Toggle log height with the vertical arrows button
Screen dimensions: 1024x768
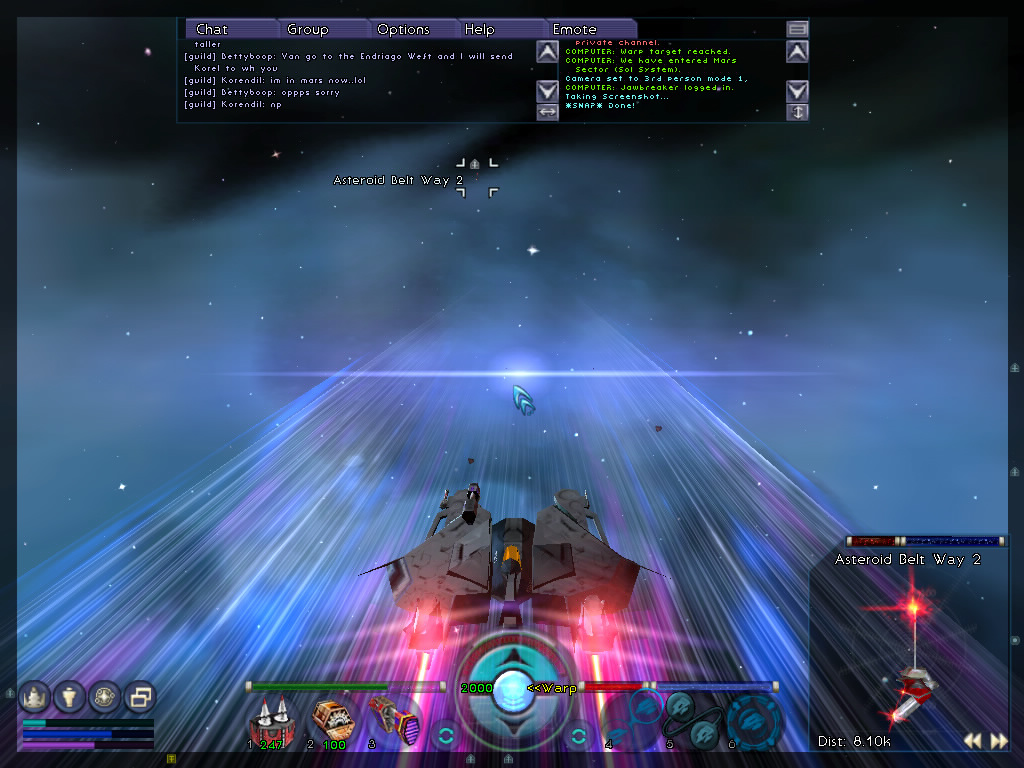pos(797,112)
